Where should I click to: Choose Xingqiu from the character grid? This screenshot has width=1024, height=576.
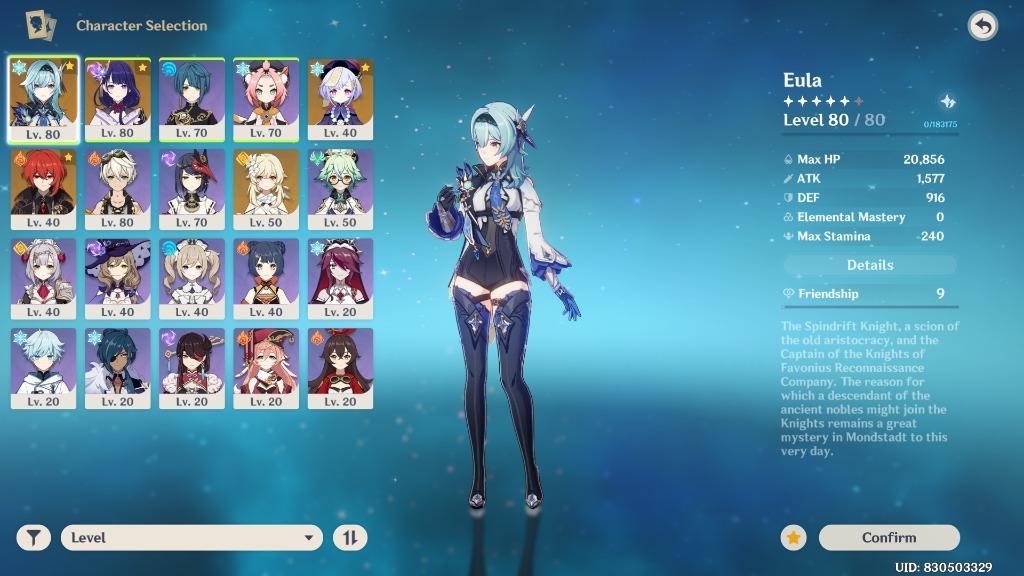pyautogui.click(x=192, y=98)
